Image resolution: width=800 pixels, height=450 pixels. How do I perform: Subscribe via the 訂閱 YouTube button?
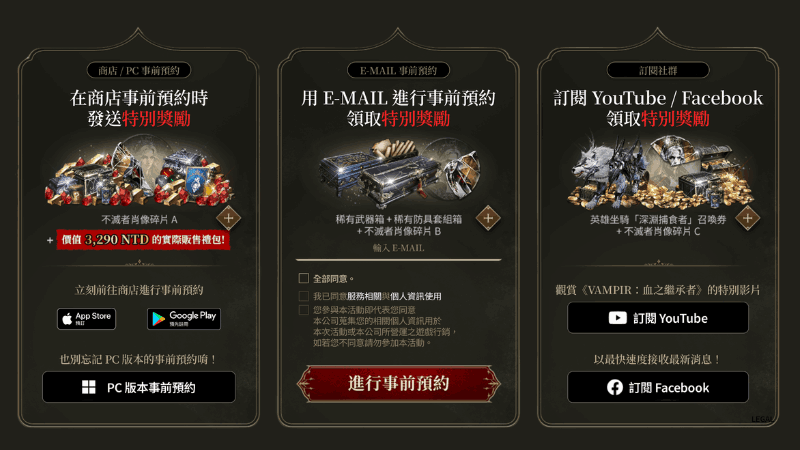pyautogui.click(x=658, y=318)
